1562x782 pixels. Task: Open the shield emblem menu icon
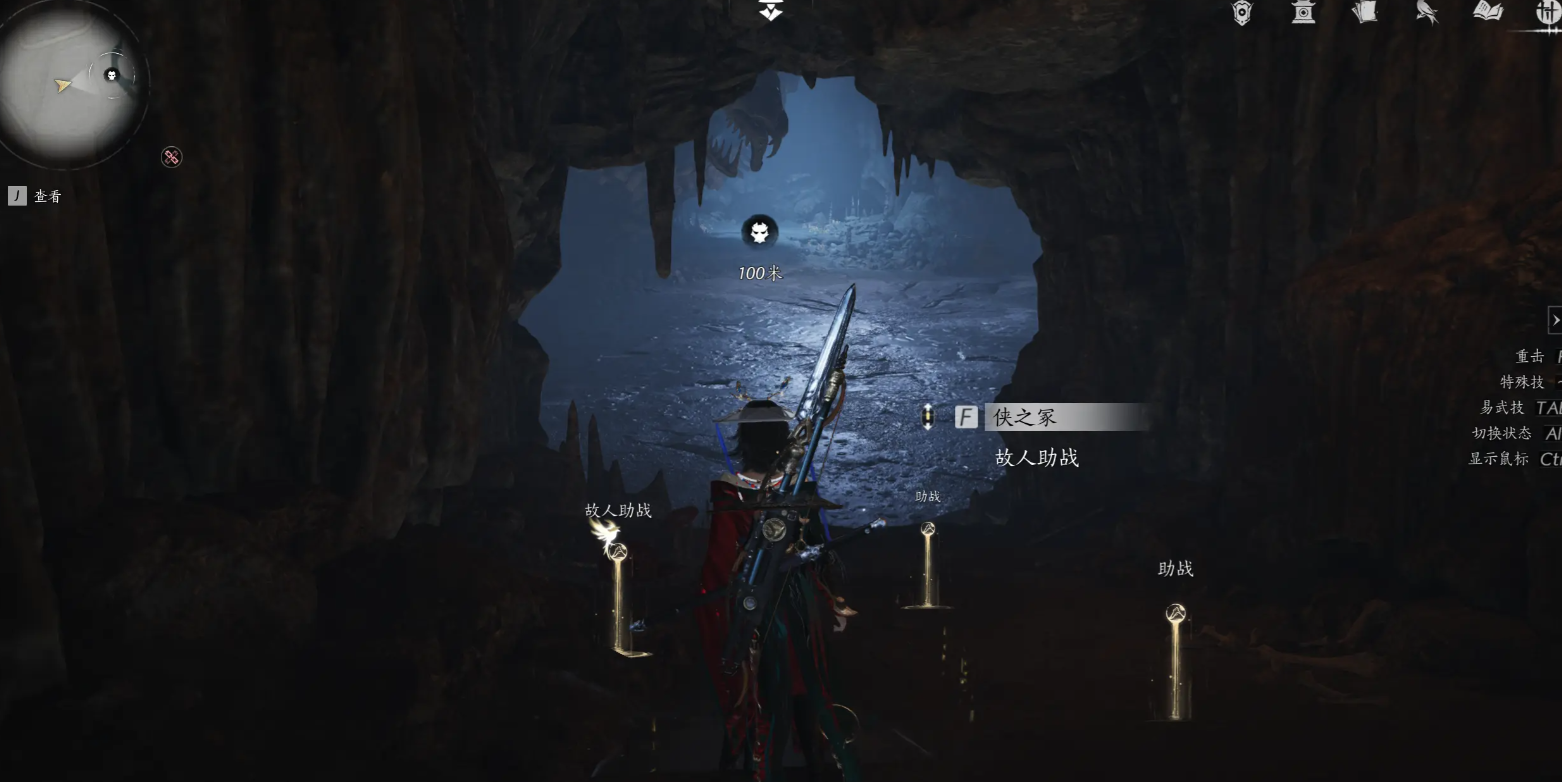1241,13
